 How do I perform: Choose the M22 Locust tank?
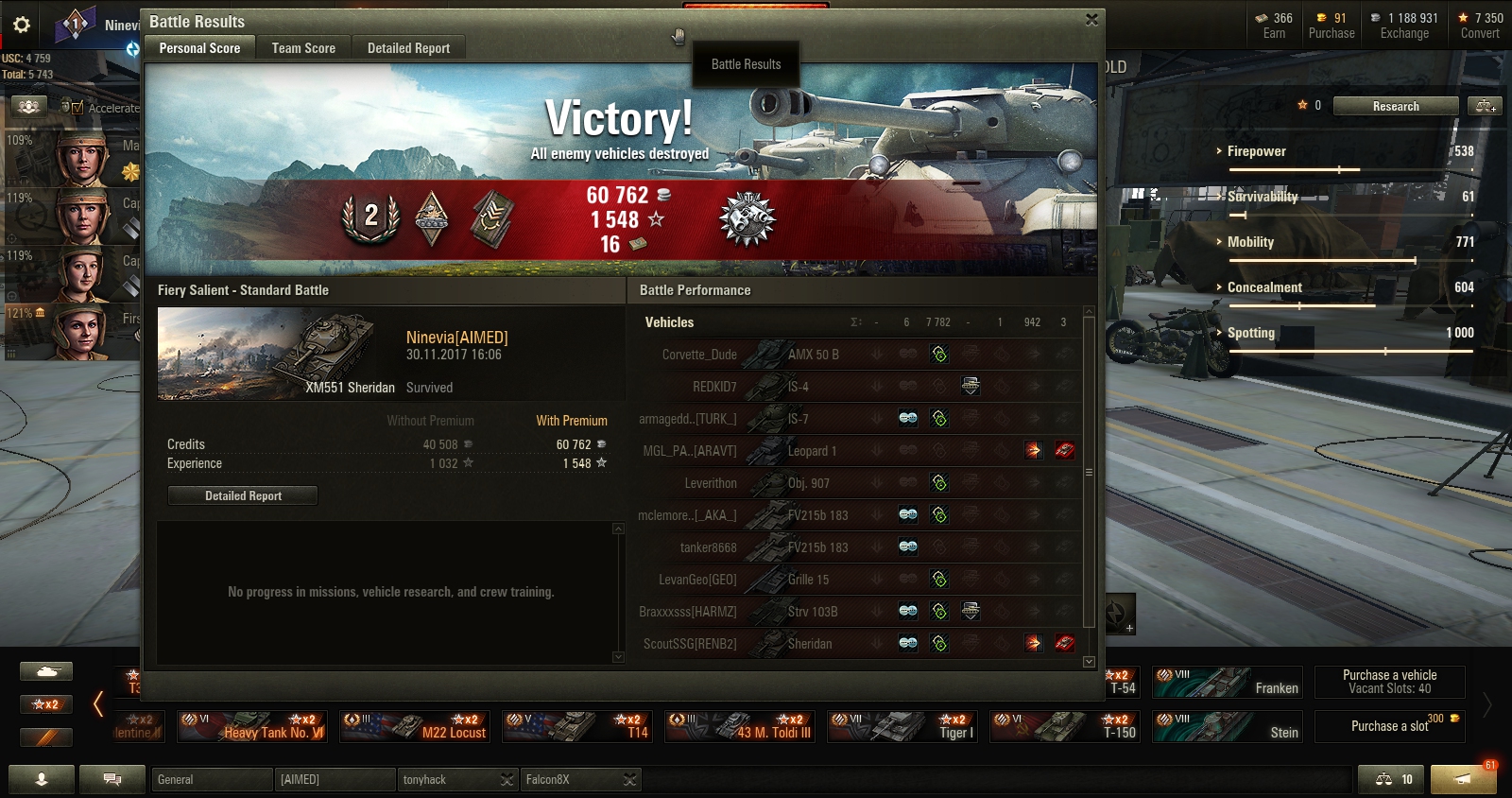(416, 727)
